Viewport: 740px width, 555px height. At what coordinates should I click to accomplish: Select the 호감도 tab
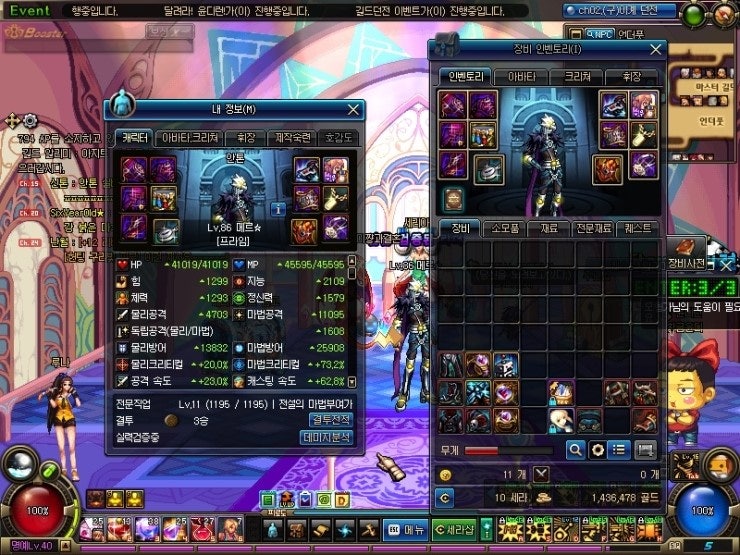[339, 137]
